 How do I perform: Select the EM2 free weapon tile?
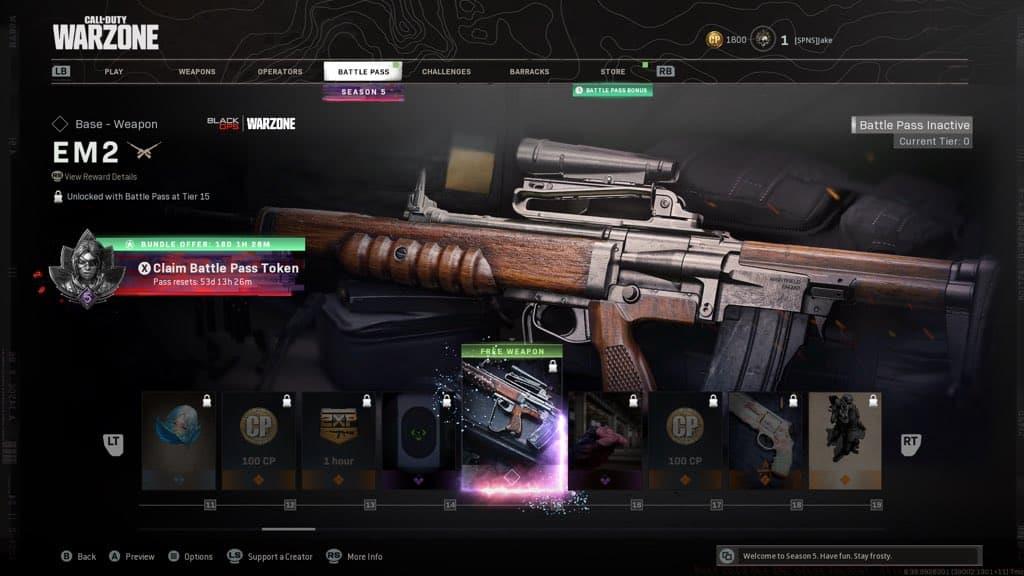coord(511,420)
